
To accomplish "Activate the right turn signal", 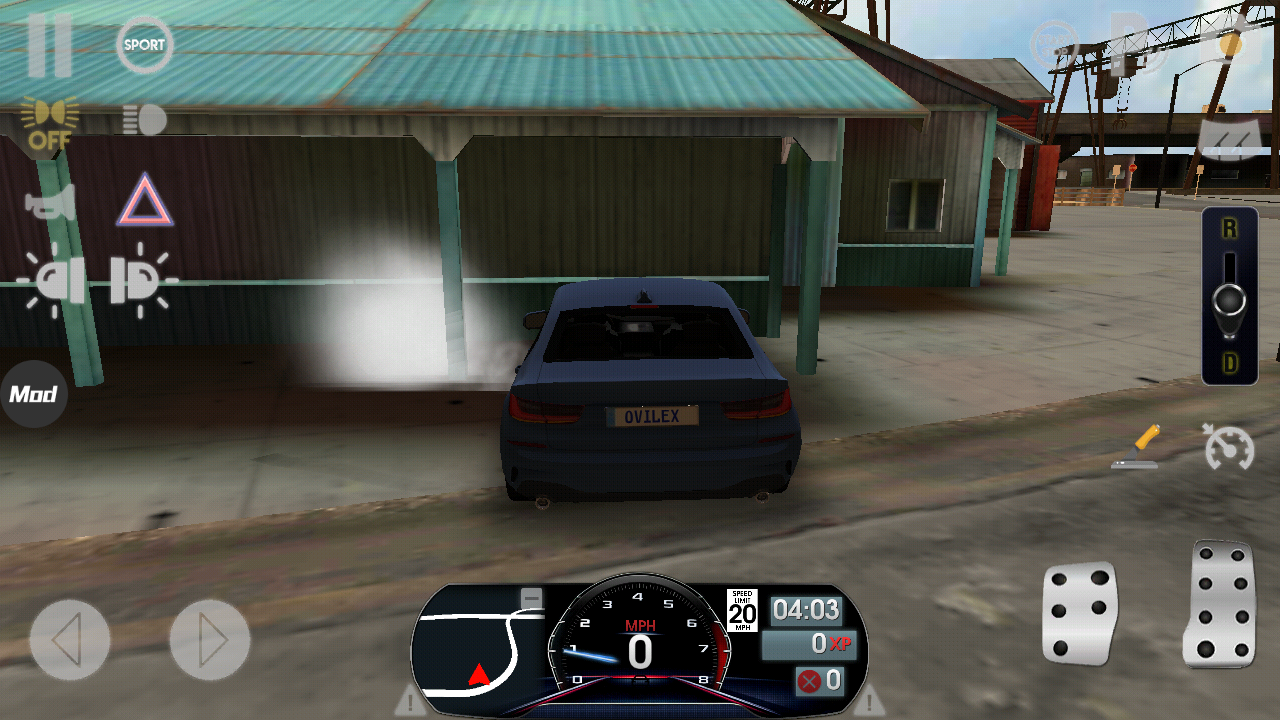I will [x=141, y=281].
